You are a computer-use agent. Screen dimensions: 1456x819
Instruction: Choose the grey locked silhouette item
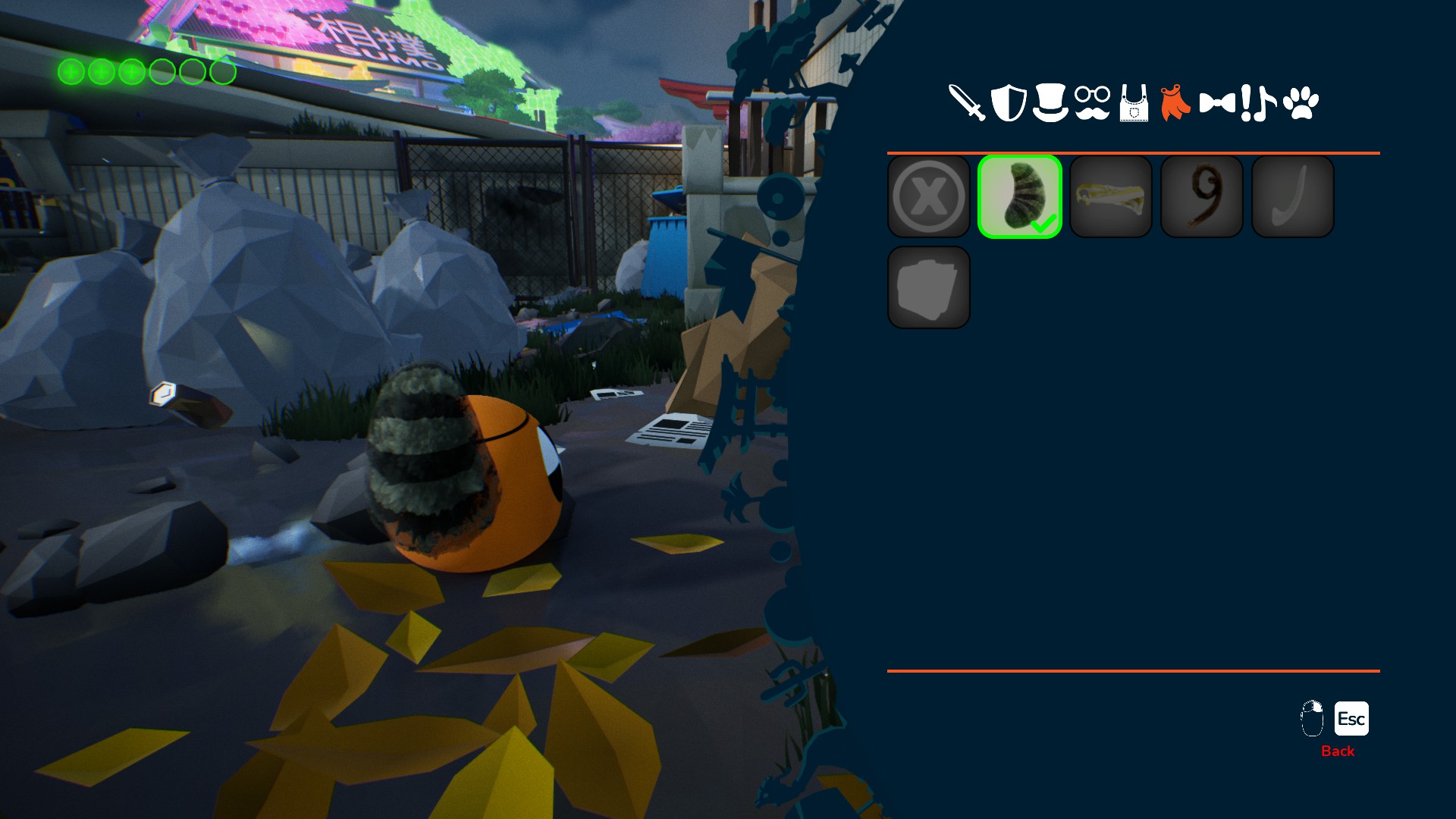click(x=929, y=288)
